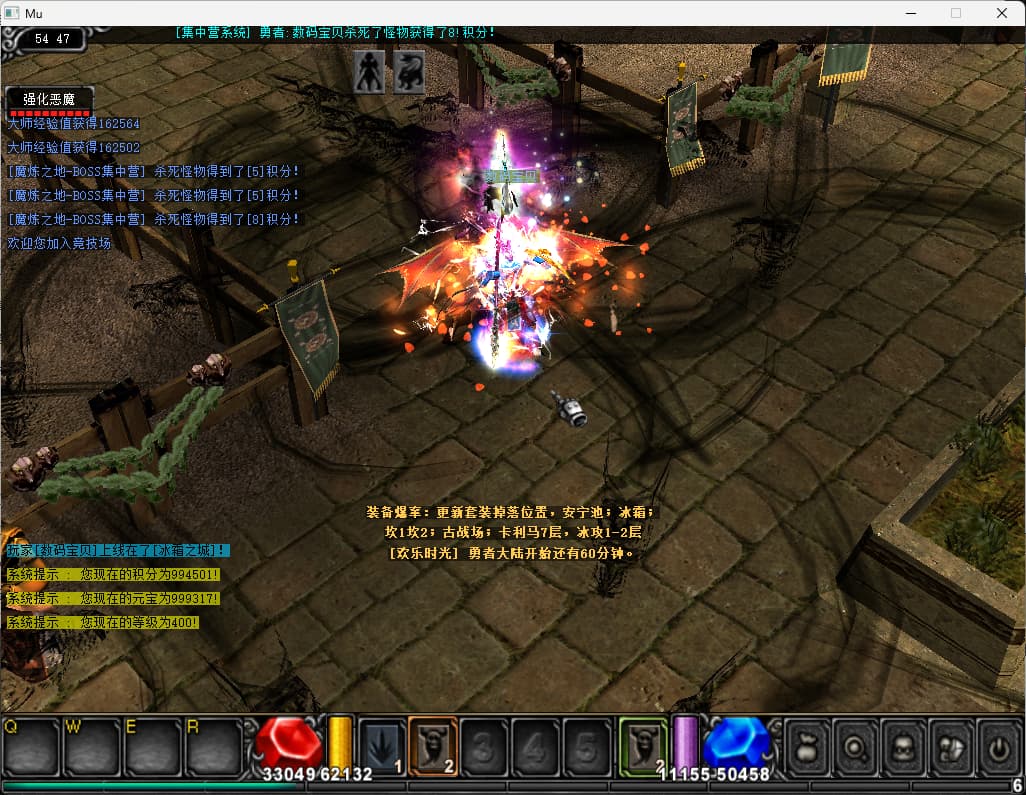Screen dimensions: 1026x795
Task: Click the green-framed demon skill slot
Action: (643, 746)
